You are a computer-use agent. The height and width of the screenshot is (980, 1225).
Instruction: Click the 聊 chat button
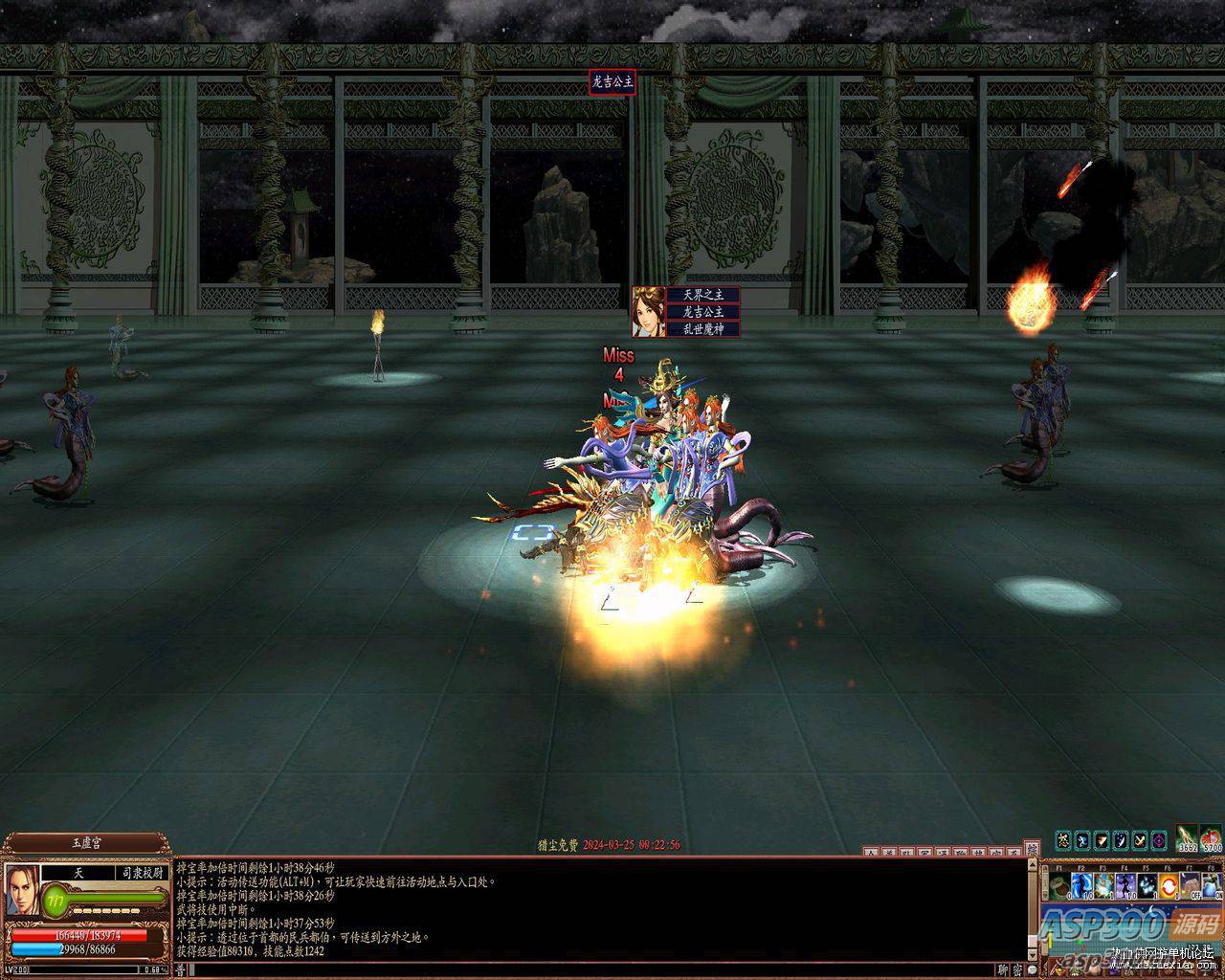(x=1002, y=969)
